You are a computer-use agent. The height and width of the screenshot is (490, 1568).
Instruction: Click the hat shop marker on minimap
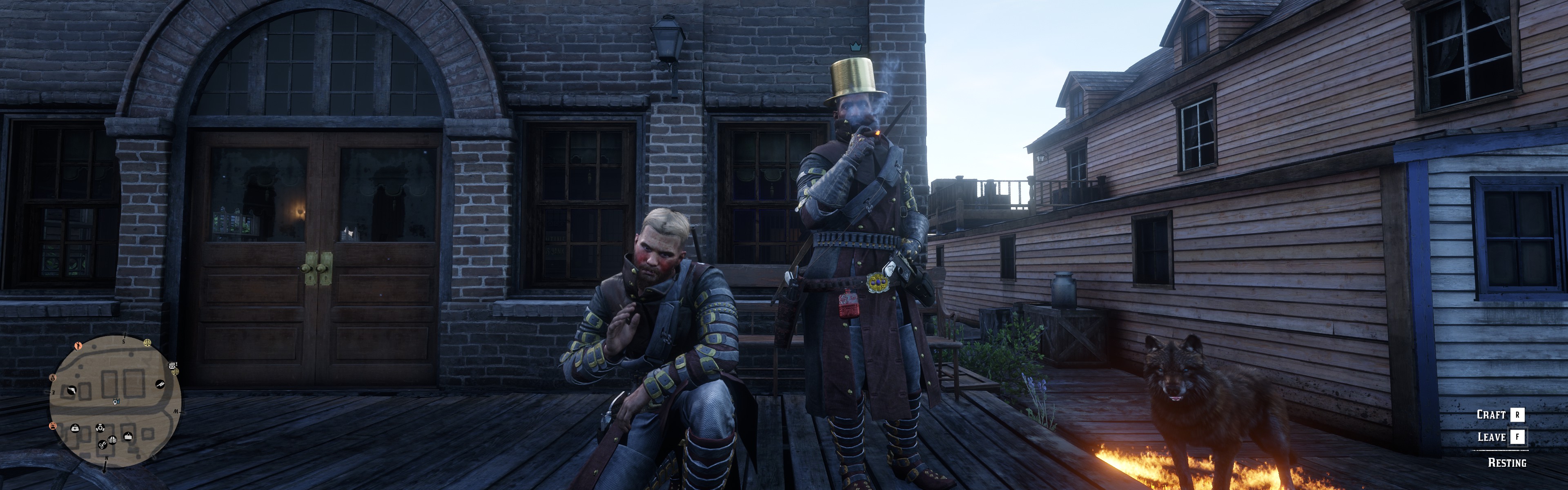129,436
